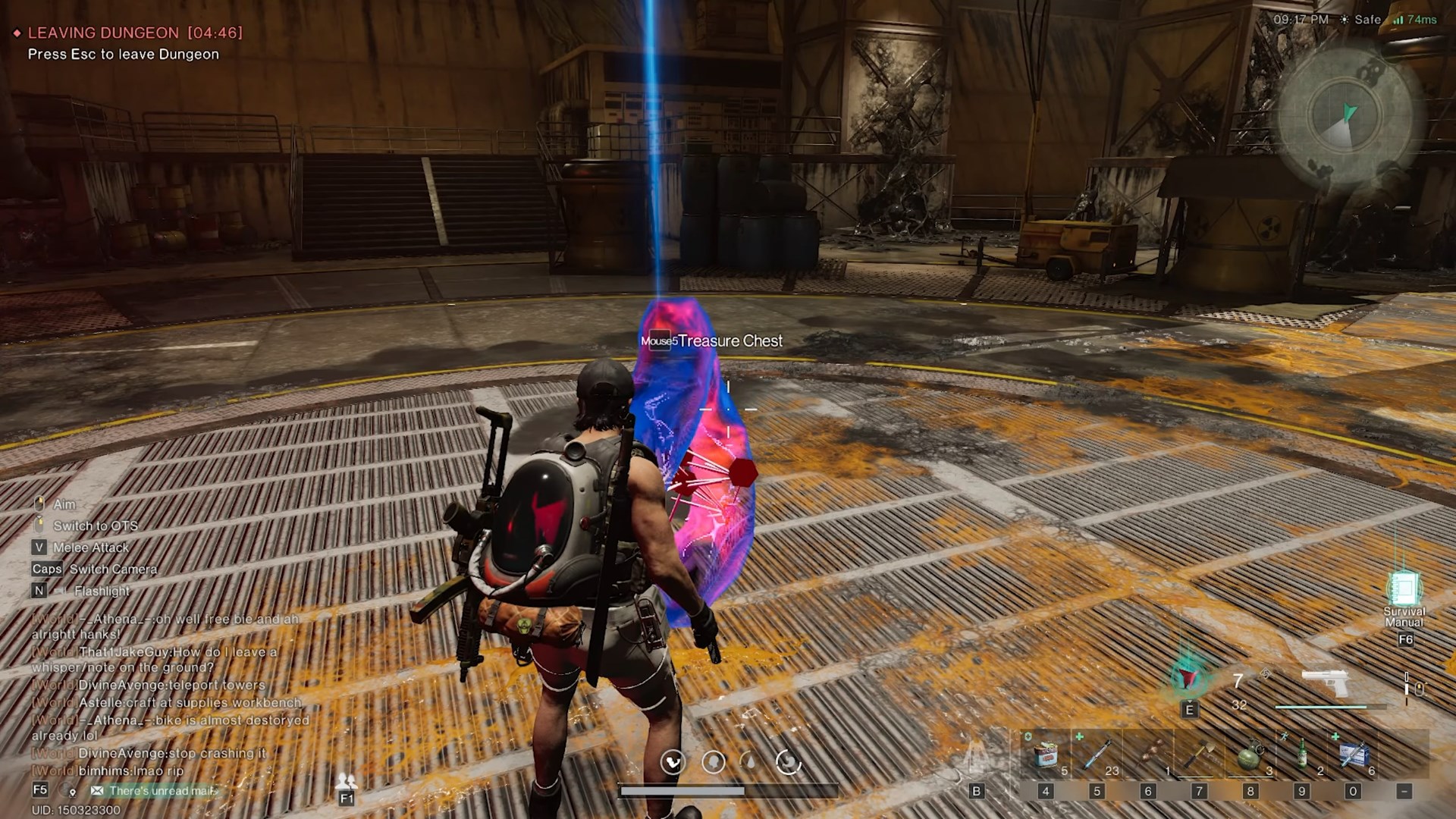
Task: Click the water droplet thirst icon
Action: (x=749, y=761)
